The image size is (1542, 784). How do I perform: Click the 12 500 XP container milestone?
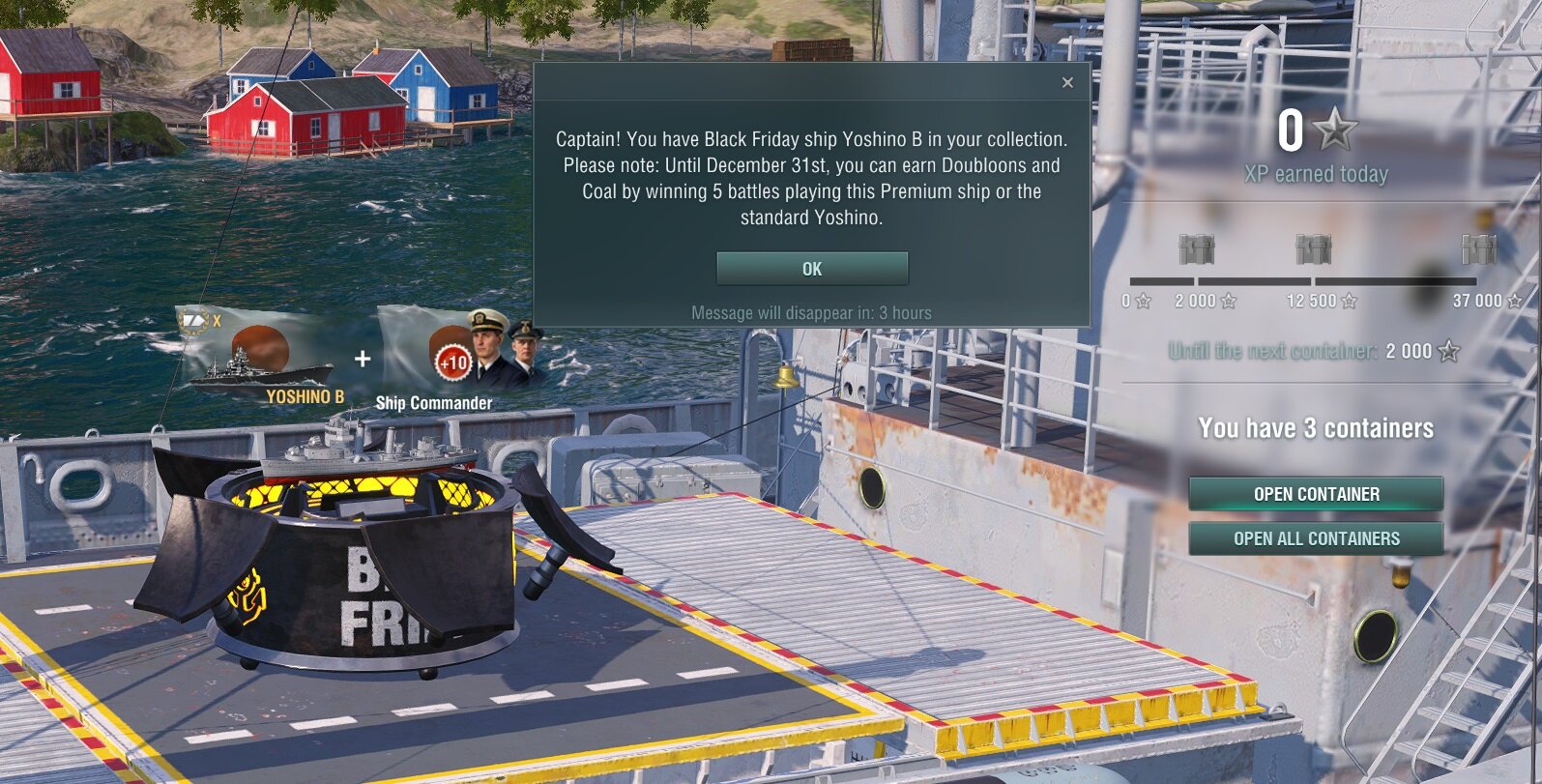click(1313, 250)
